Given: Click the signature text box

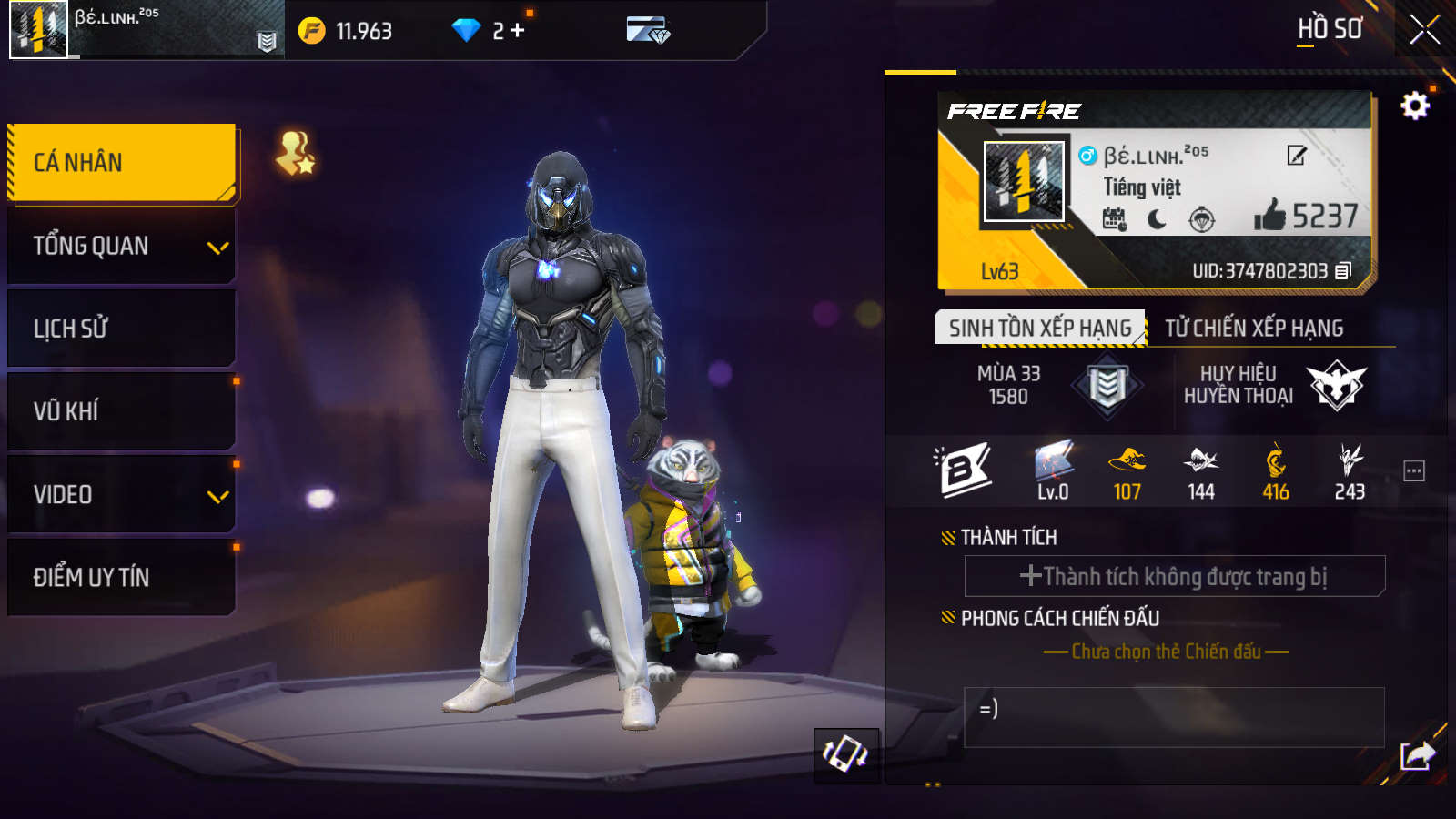Looking at the screenshot, I should (x=1174, y=717).
